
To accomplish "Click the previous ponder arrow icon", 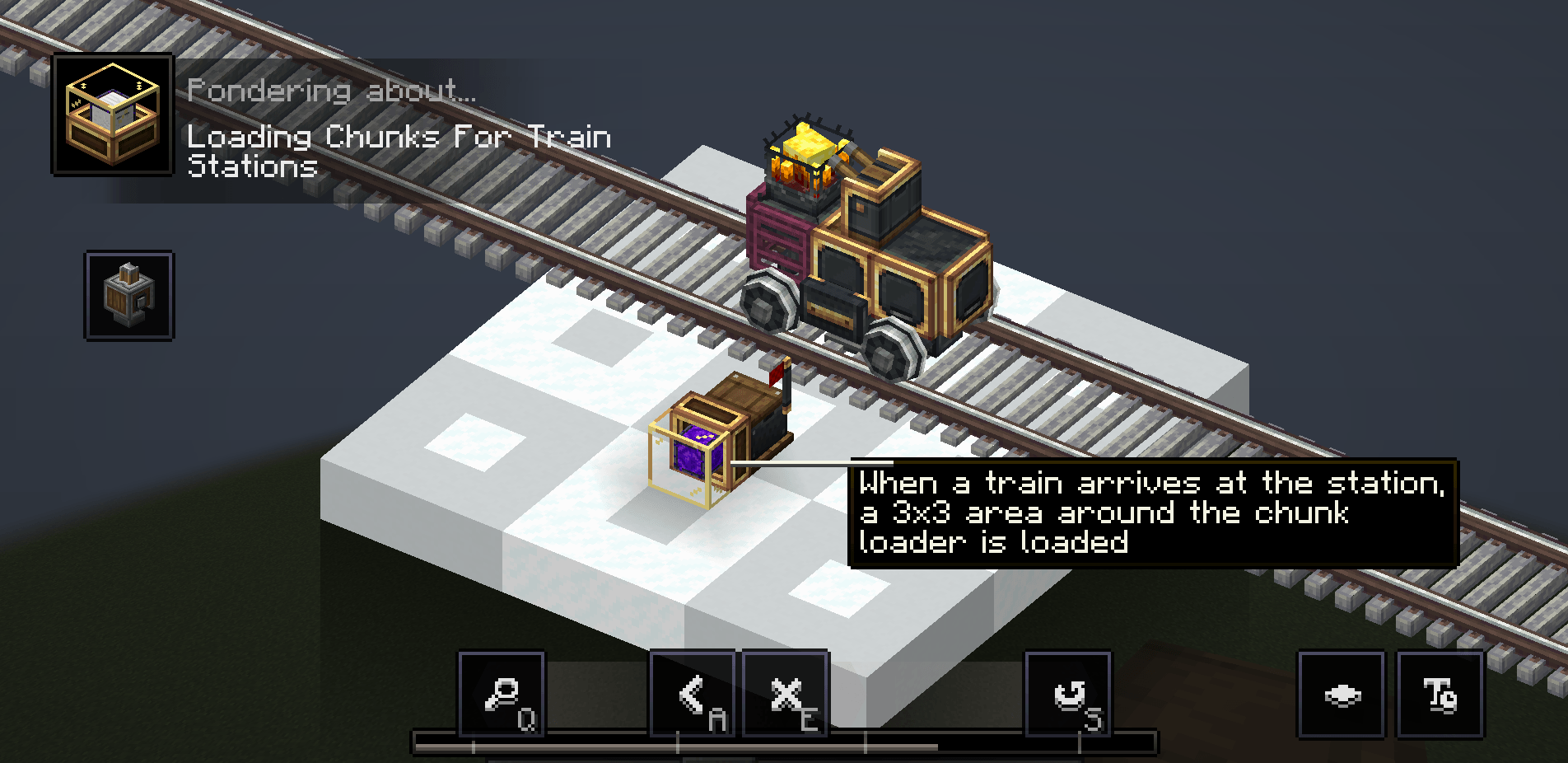I will (691, 695).
